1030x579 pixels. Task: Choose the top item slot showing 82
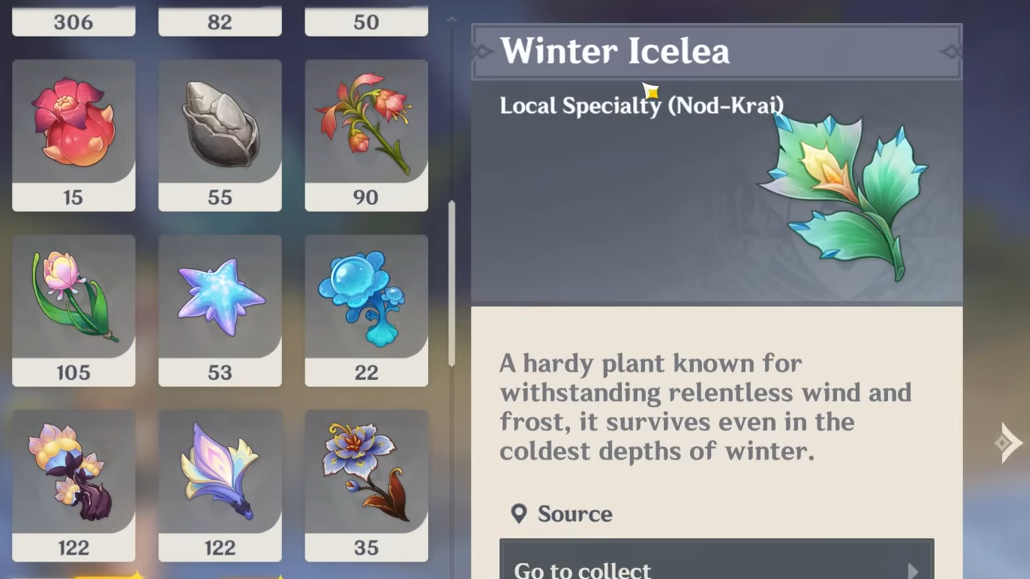point(220,22)
